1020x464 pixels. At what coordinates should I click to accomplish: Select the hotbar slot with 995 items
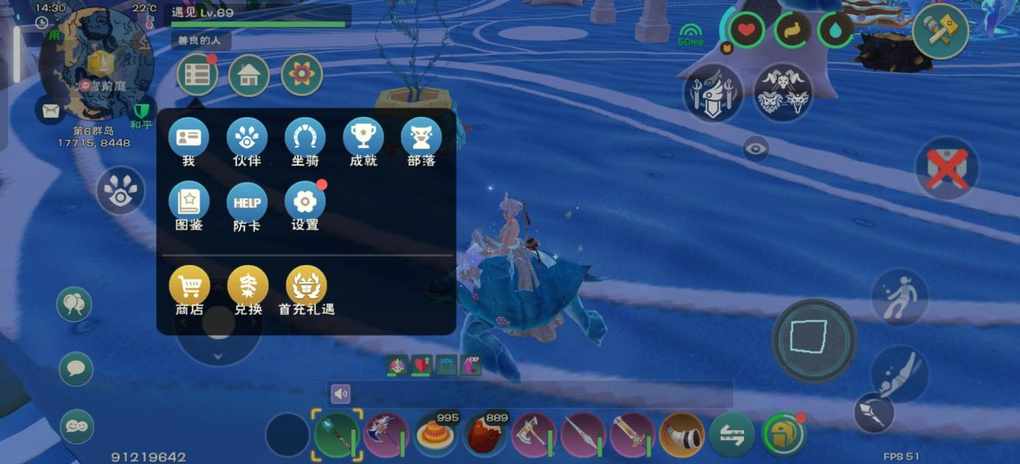click(436, 435)
